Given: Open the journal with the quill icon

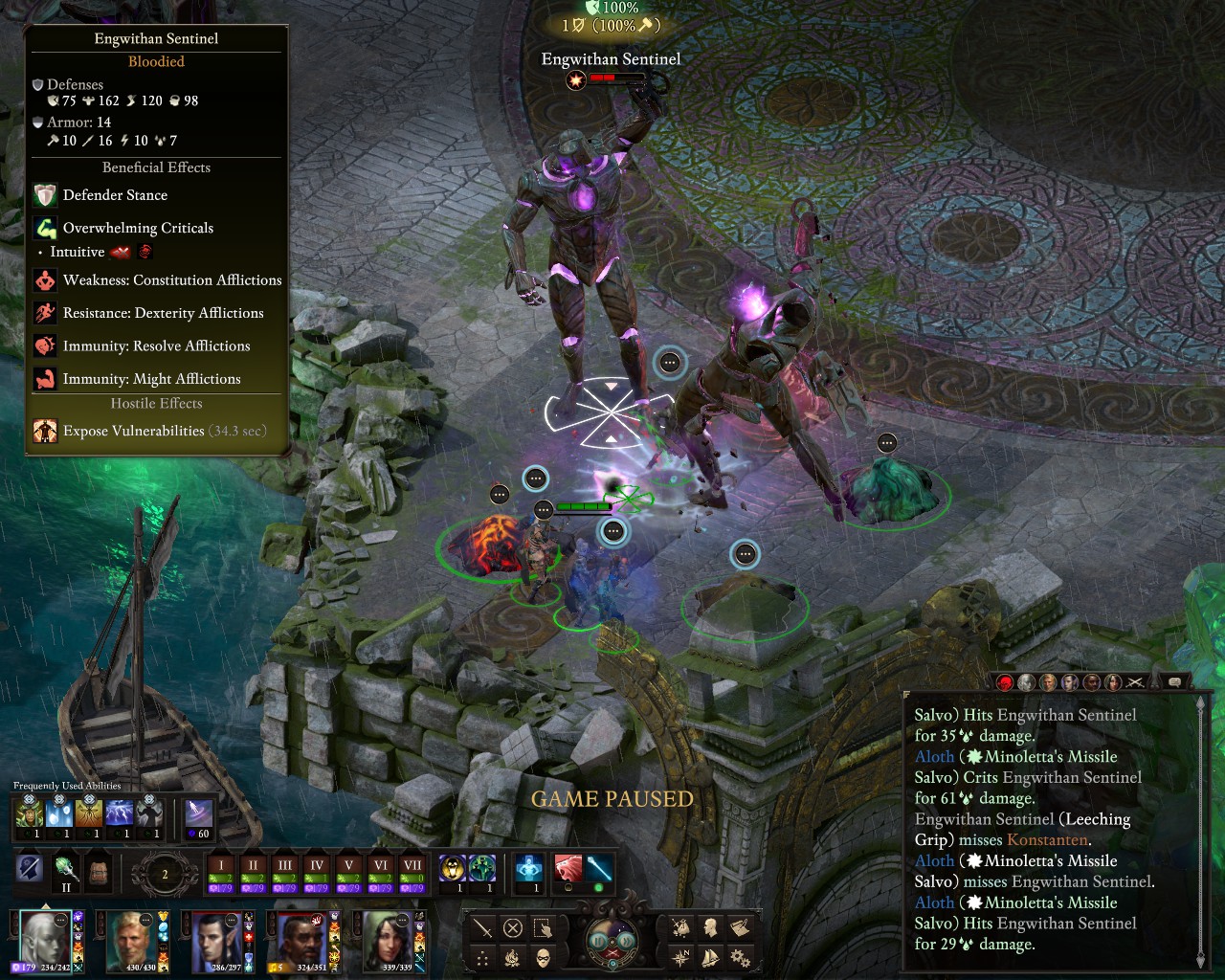Looking at the screenshot, I should [740, 927].
